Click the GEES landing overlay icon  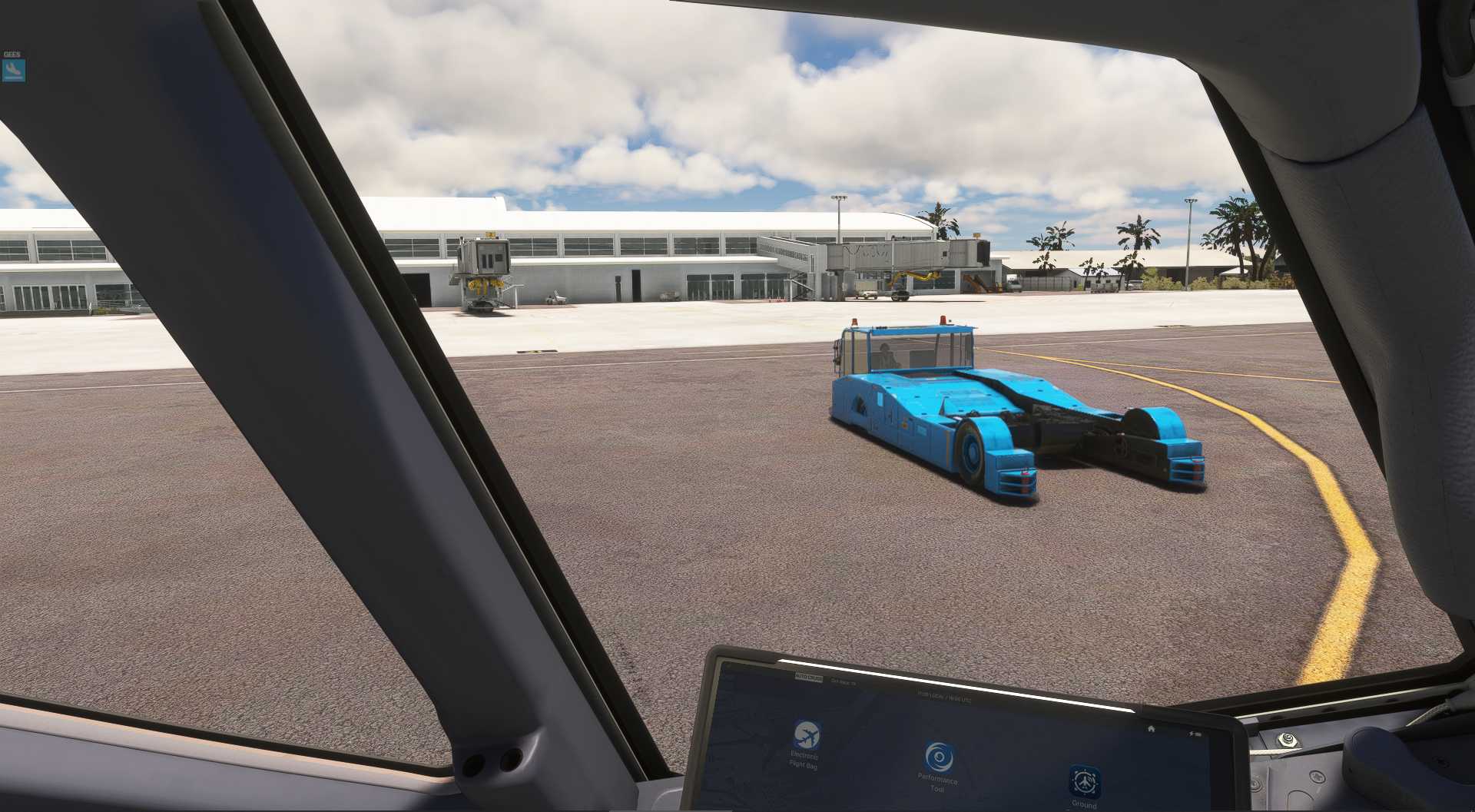click(14, 70)
